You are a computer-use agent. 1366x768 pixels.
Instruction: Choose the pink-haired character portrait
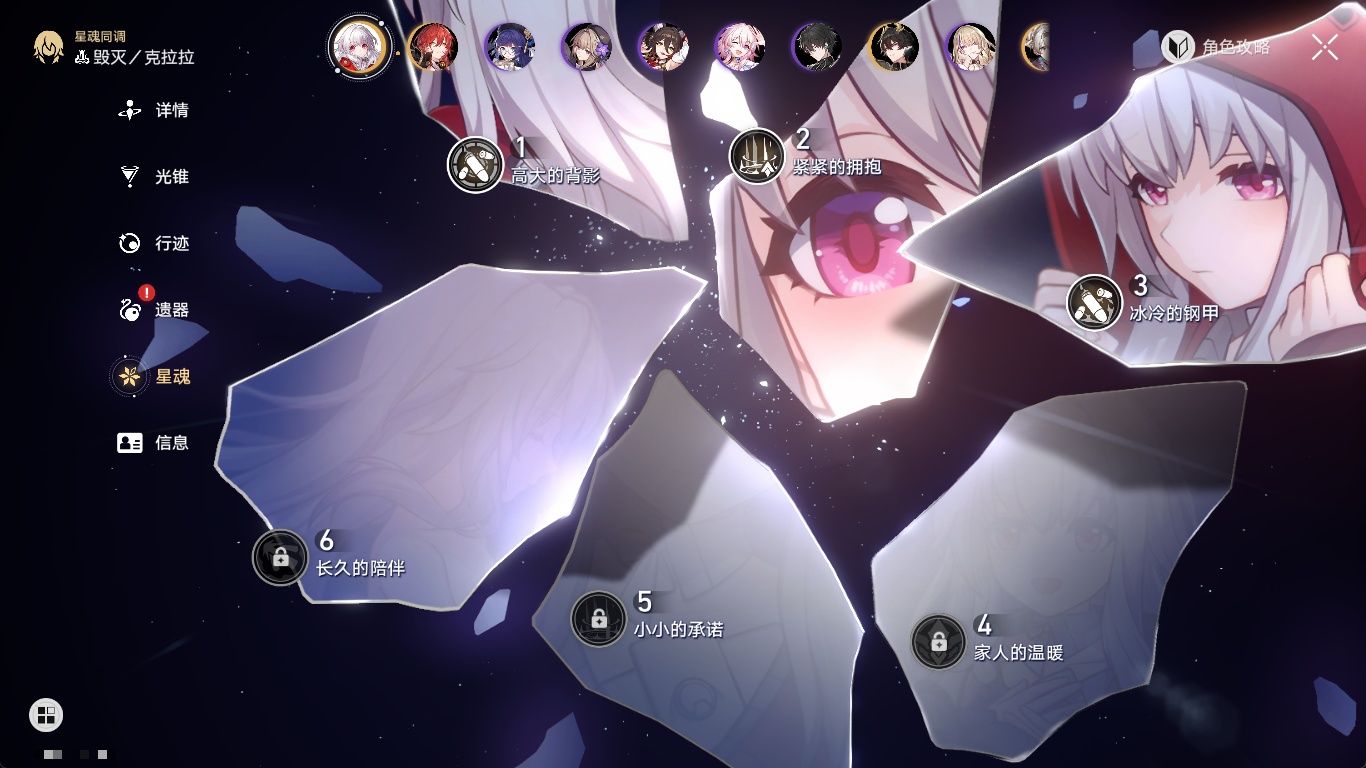(x=740, y=47)
